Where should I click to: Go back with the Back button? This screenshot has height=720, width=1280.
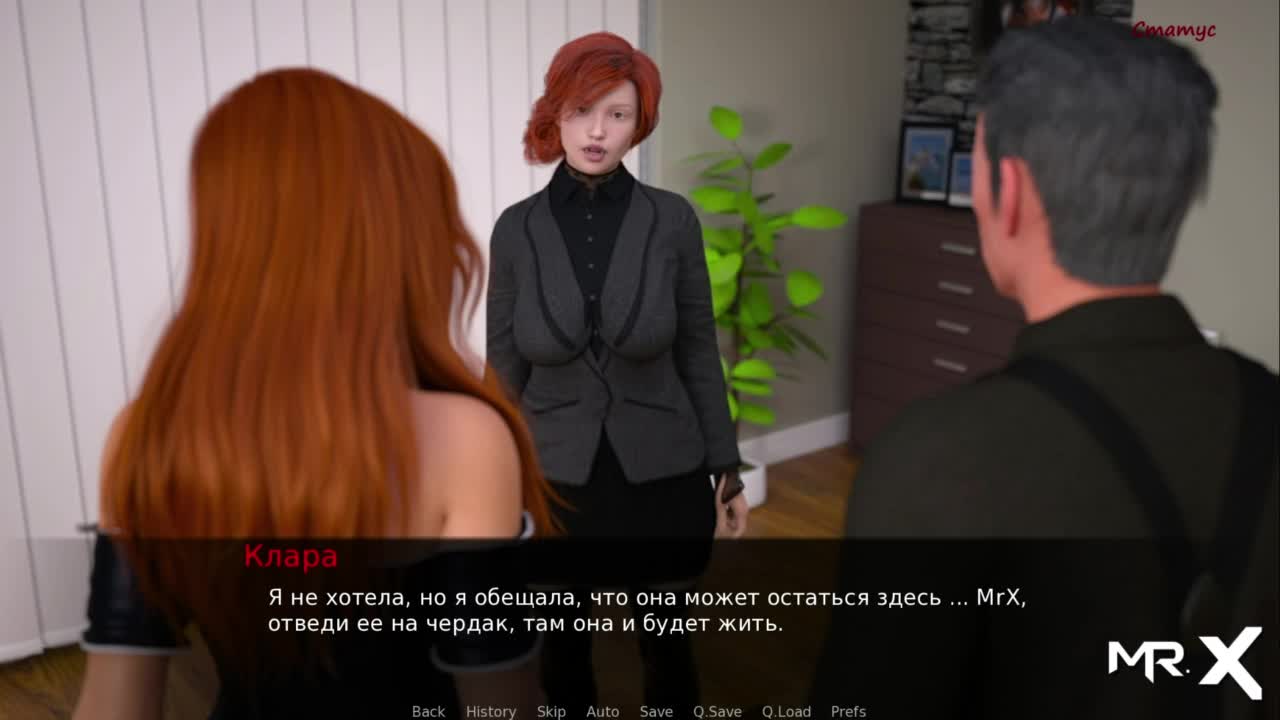click(428, 711)
